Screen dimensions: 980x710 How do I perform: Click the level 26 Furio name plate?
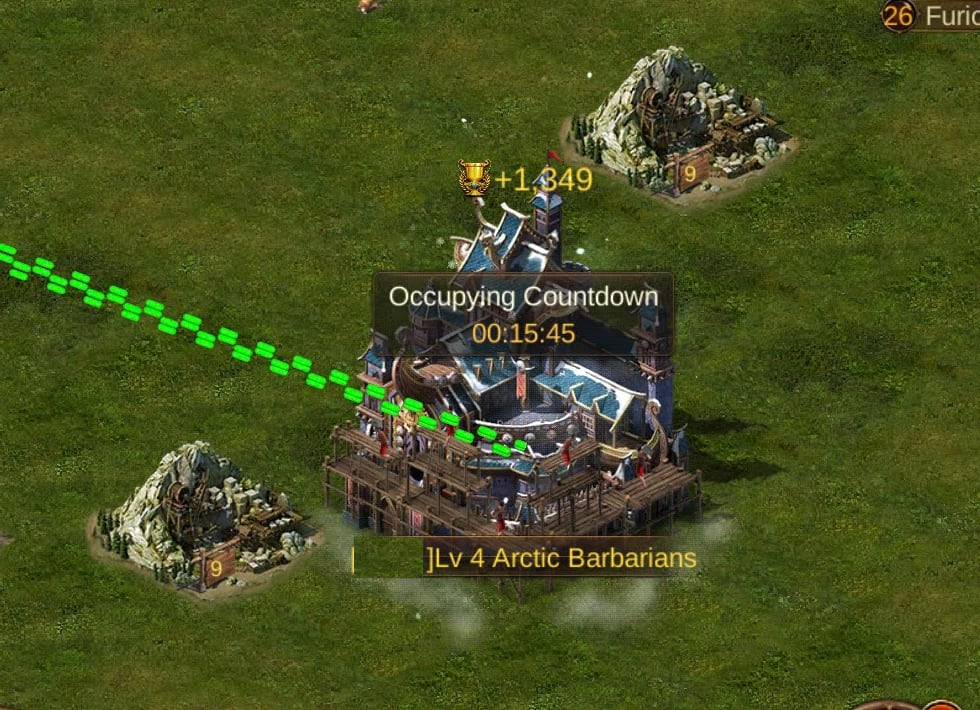tap(931, 15)
